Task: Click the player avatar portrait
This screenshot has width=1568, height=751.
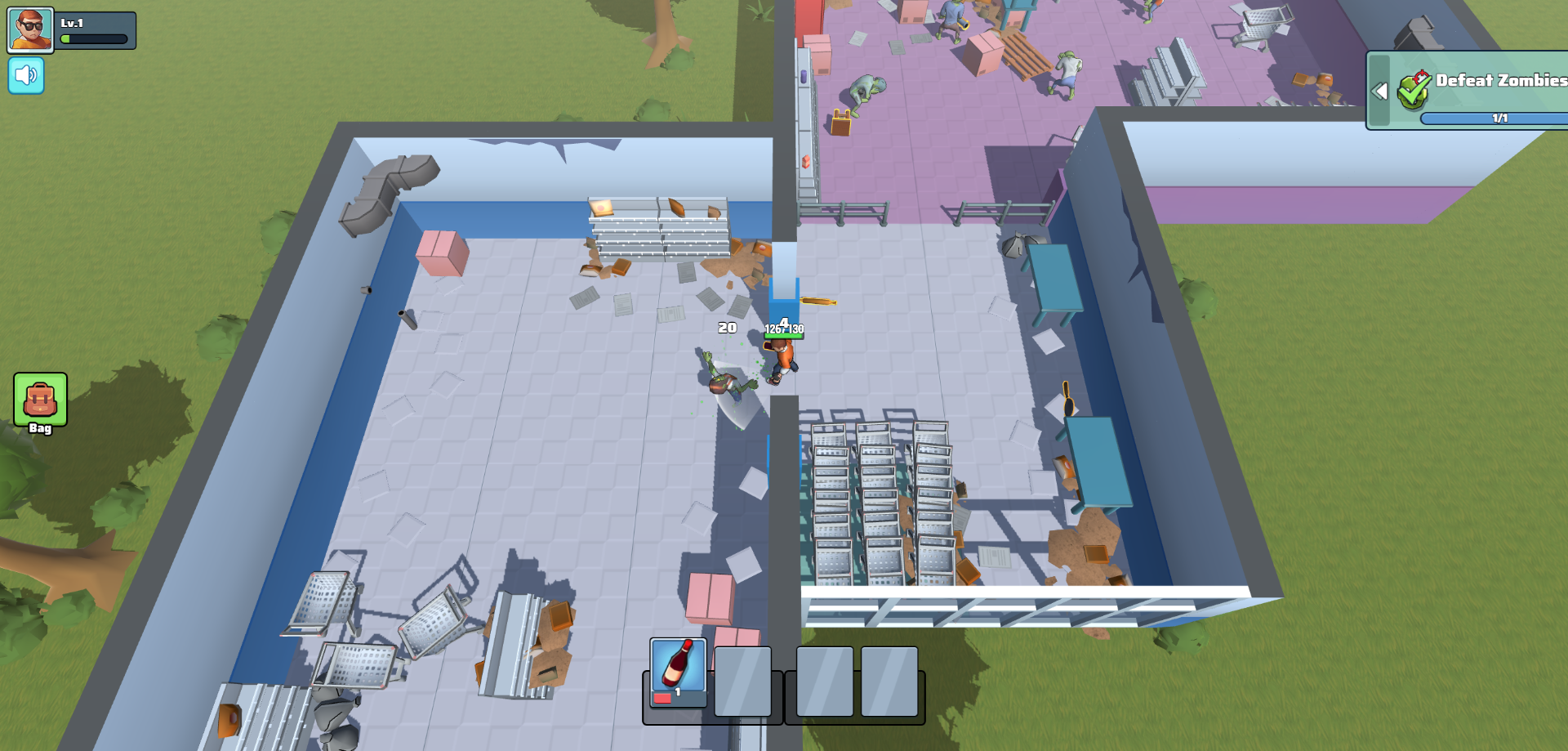Action: click(x=30, y=30)
